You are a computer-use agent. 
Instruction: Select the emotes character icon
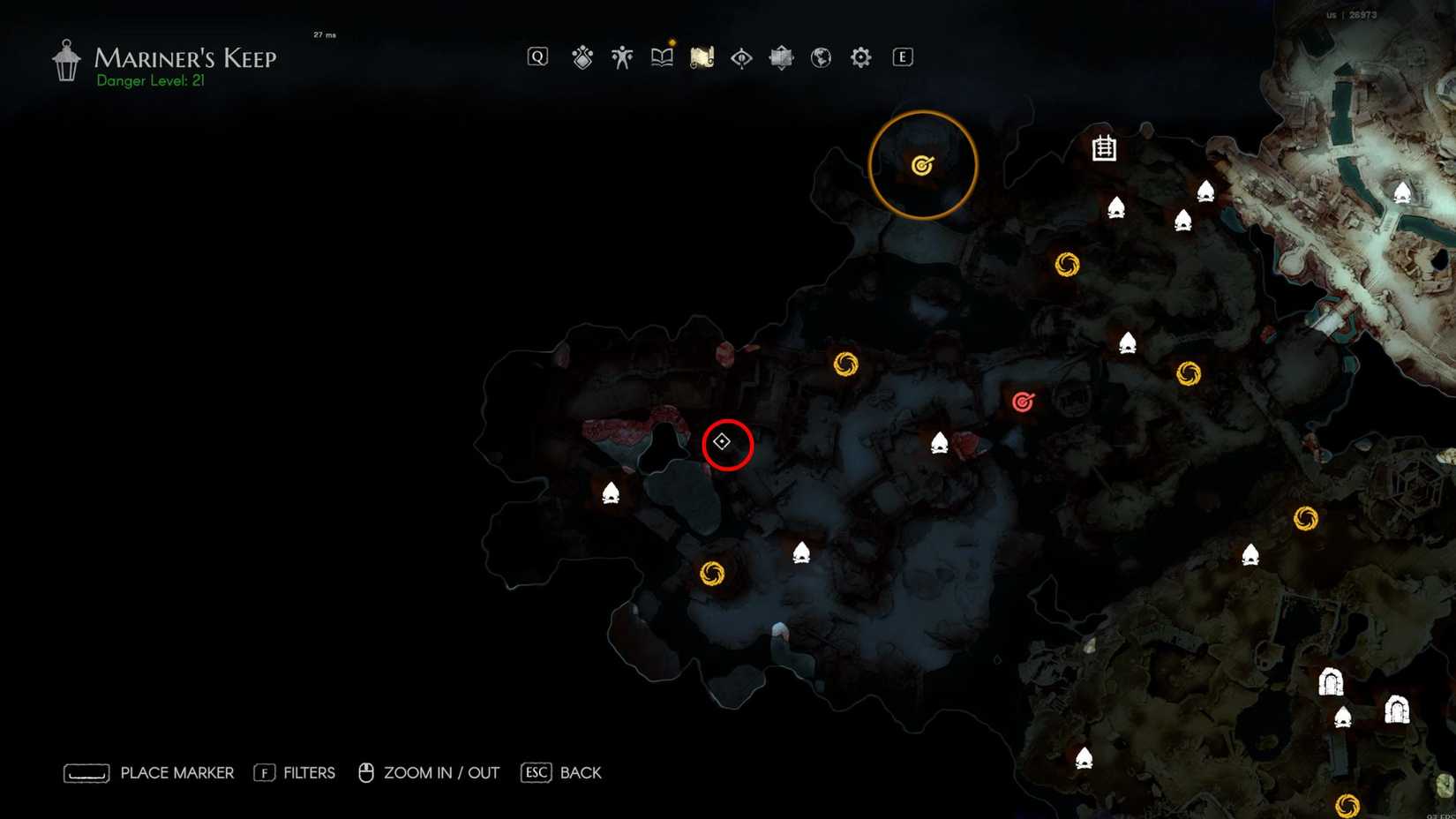[621, 56]
